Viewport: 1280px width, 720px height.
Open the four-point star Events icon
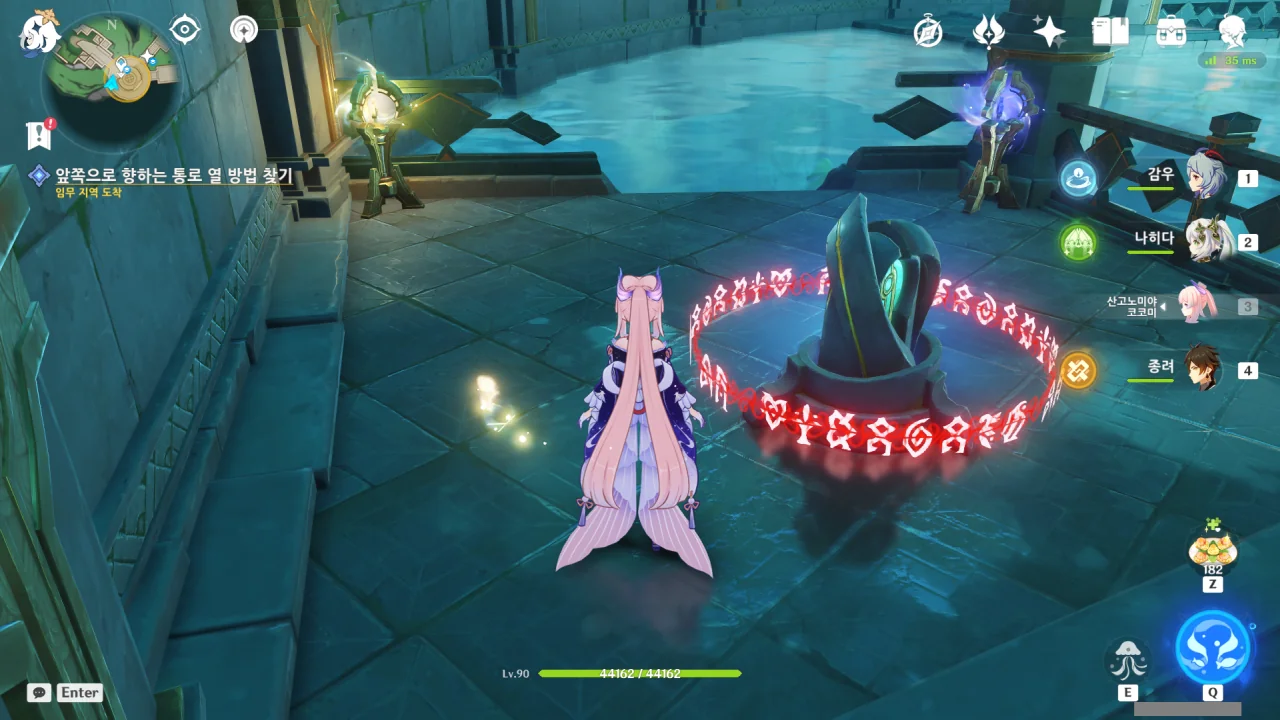click(1049, 33)
